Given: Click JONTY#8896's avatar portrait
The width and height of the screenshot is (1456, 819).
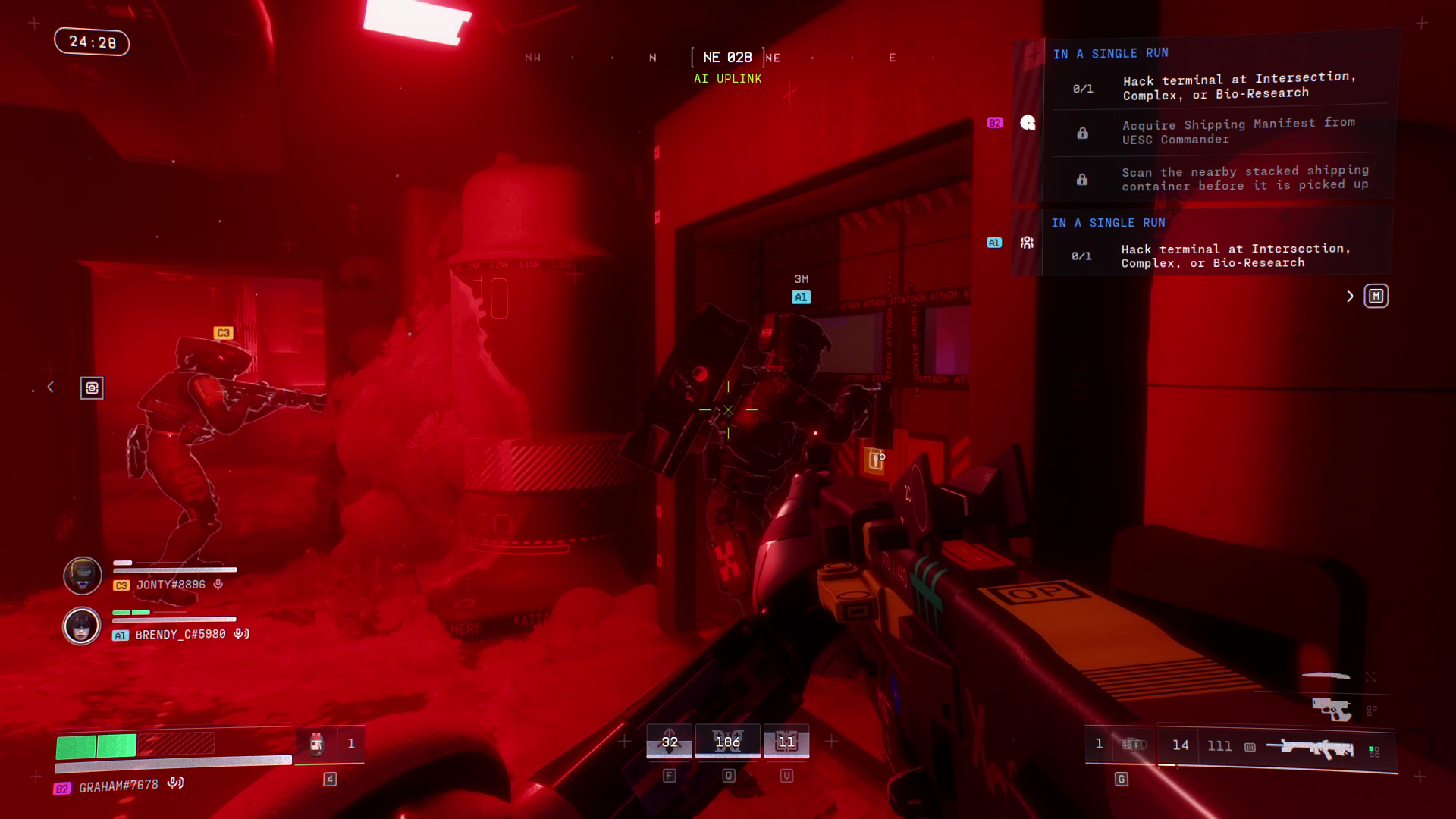Looking at the screenshot, I should pyautogui.click(x=83, y=576).
